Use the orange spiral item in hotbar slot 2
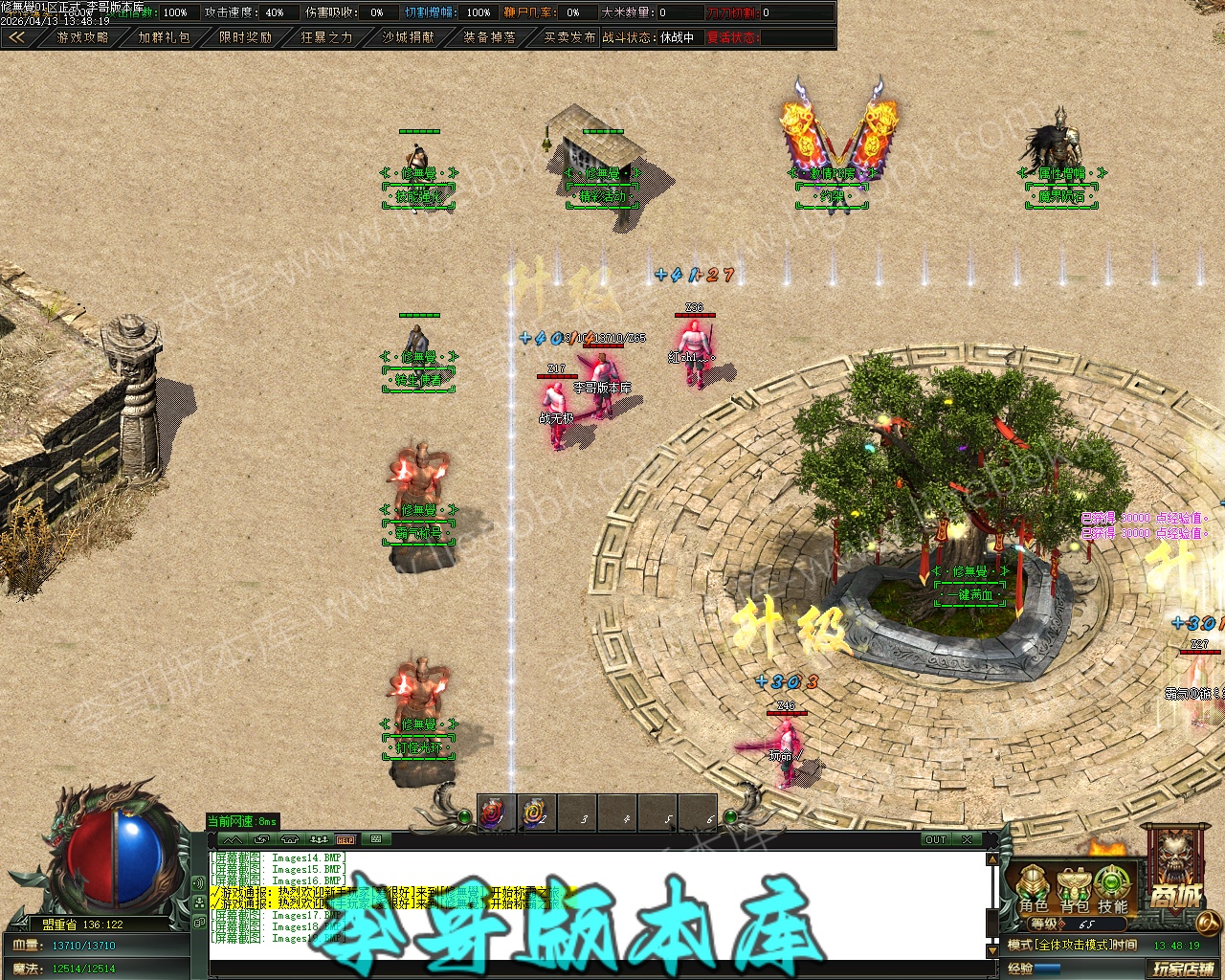The height and width of the screenshot is (980, 1225). 535,814
